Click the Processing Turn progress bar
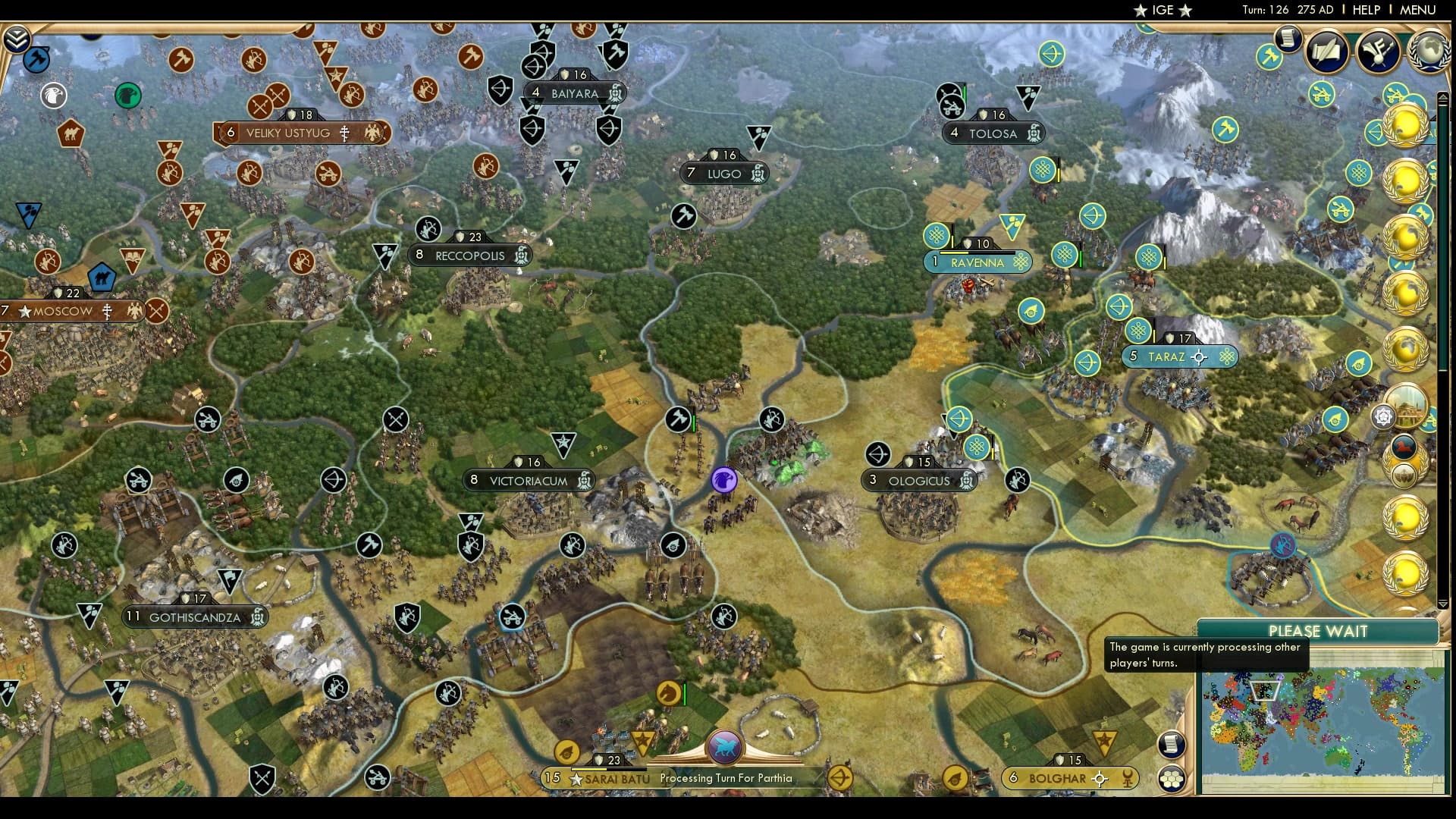1456x819 pixels. [x=728, y=778]
